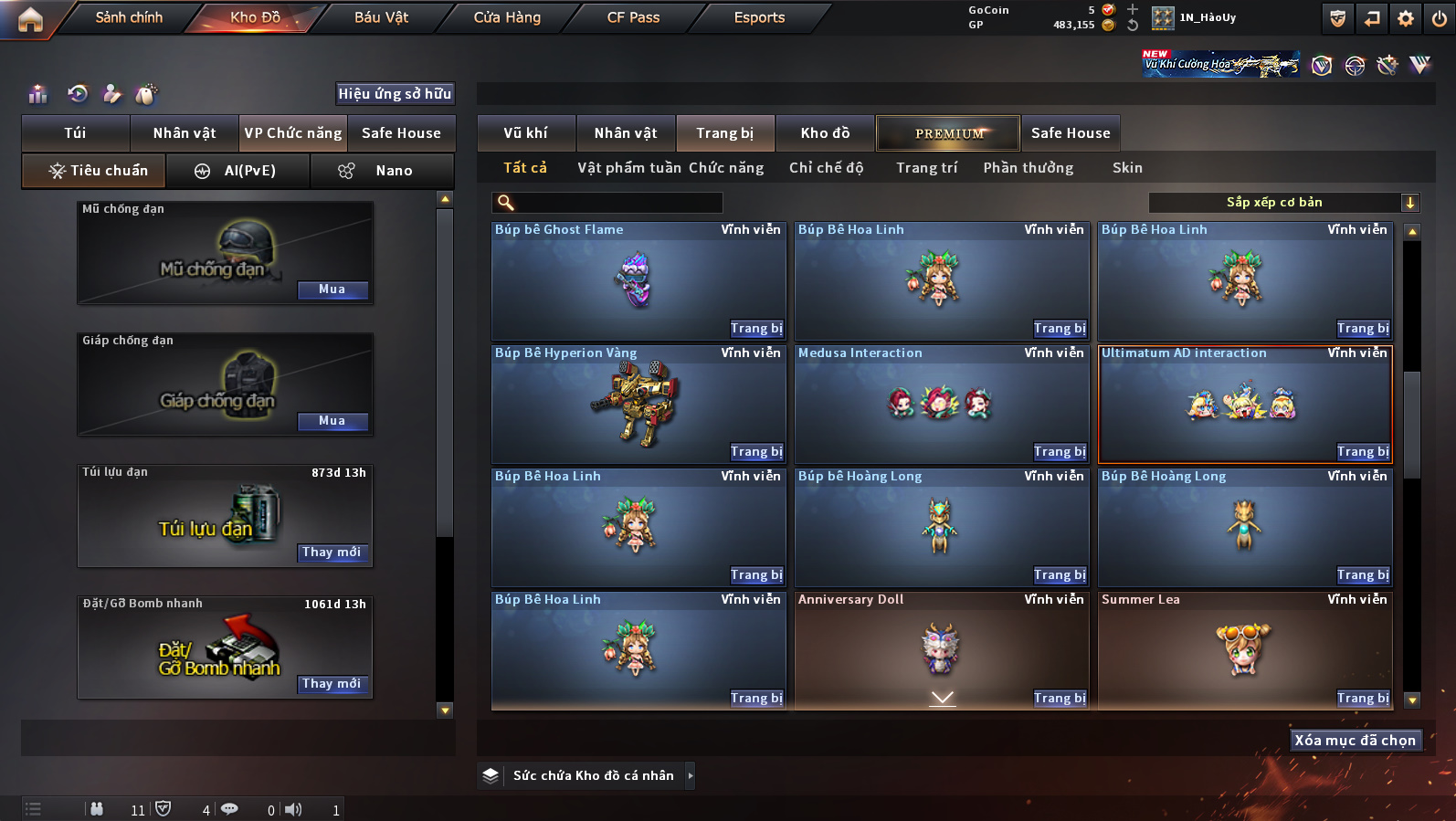Buy the Mũ chống đạn helmet
1456x821 pixels.
[x=332, y=289]
